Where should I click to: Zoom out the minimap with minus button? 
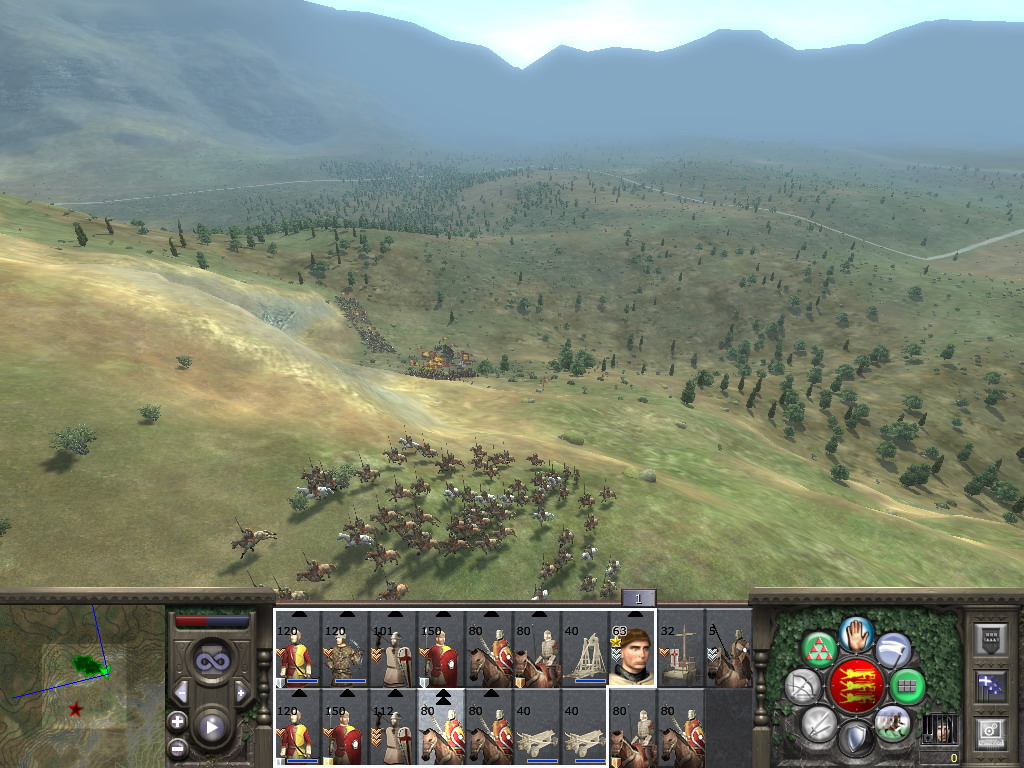178,746
